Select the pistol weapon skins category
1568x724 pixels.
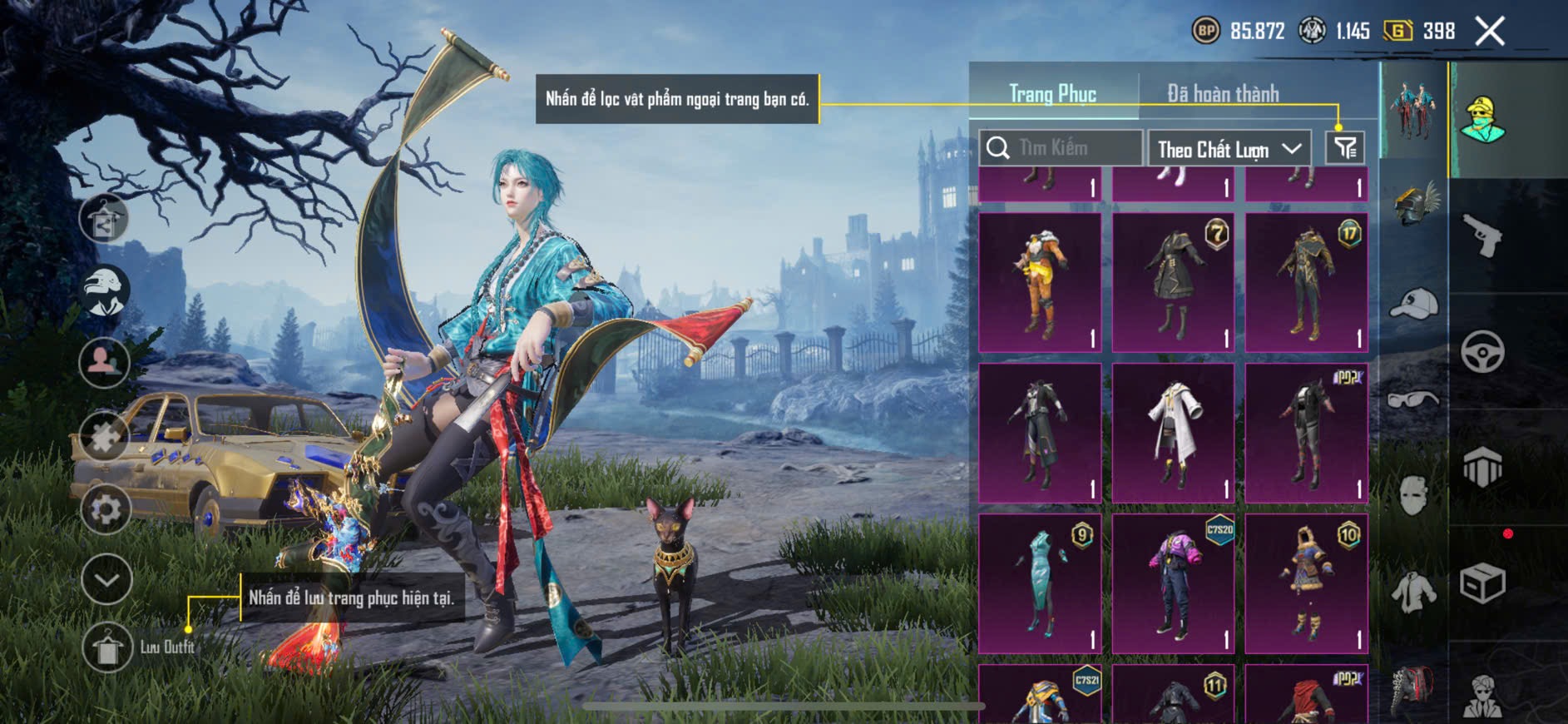1483,236
